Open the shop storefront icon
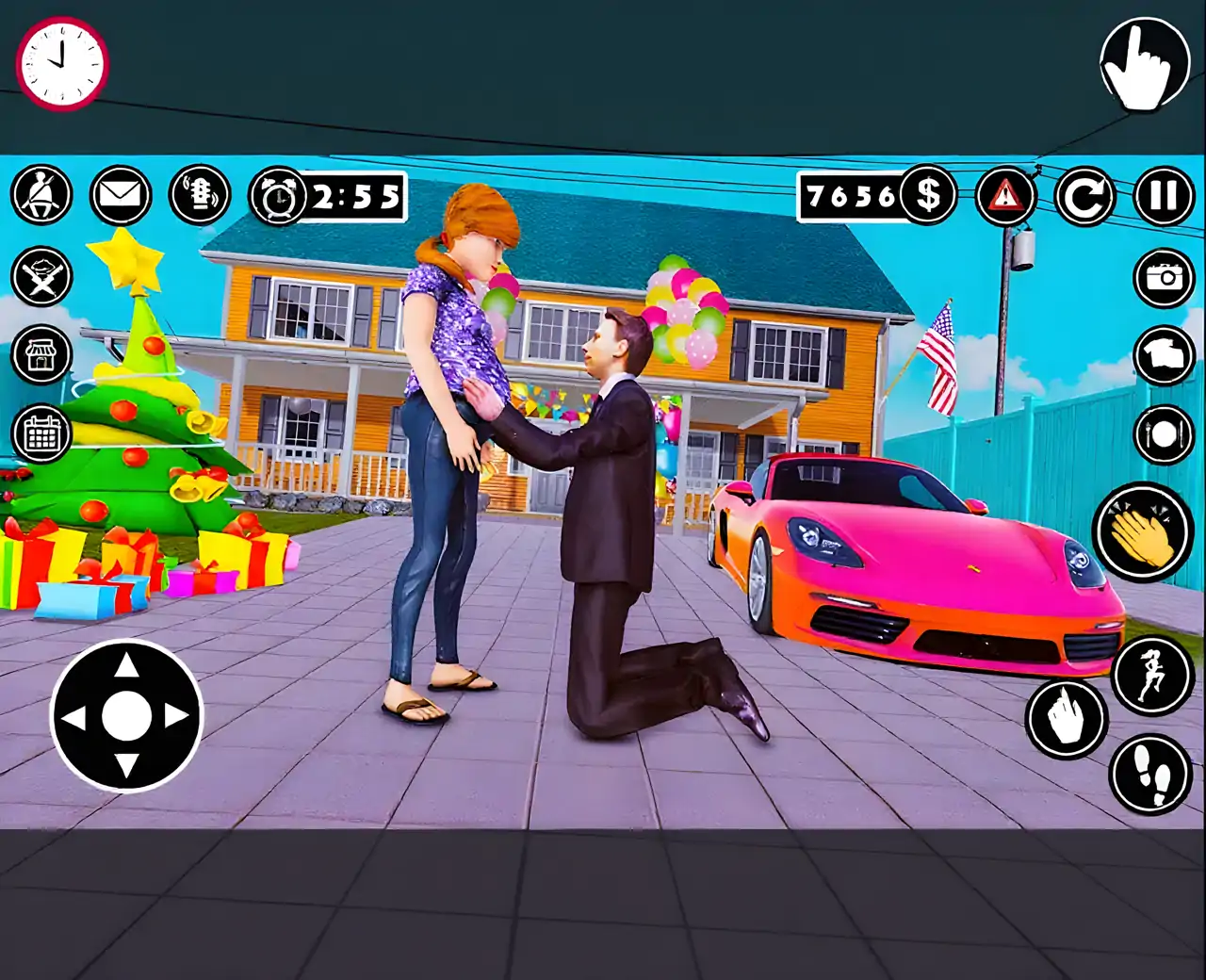The image size is (1206, 980). (x=41, y=356)
